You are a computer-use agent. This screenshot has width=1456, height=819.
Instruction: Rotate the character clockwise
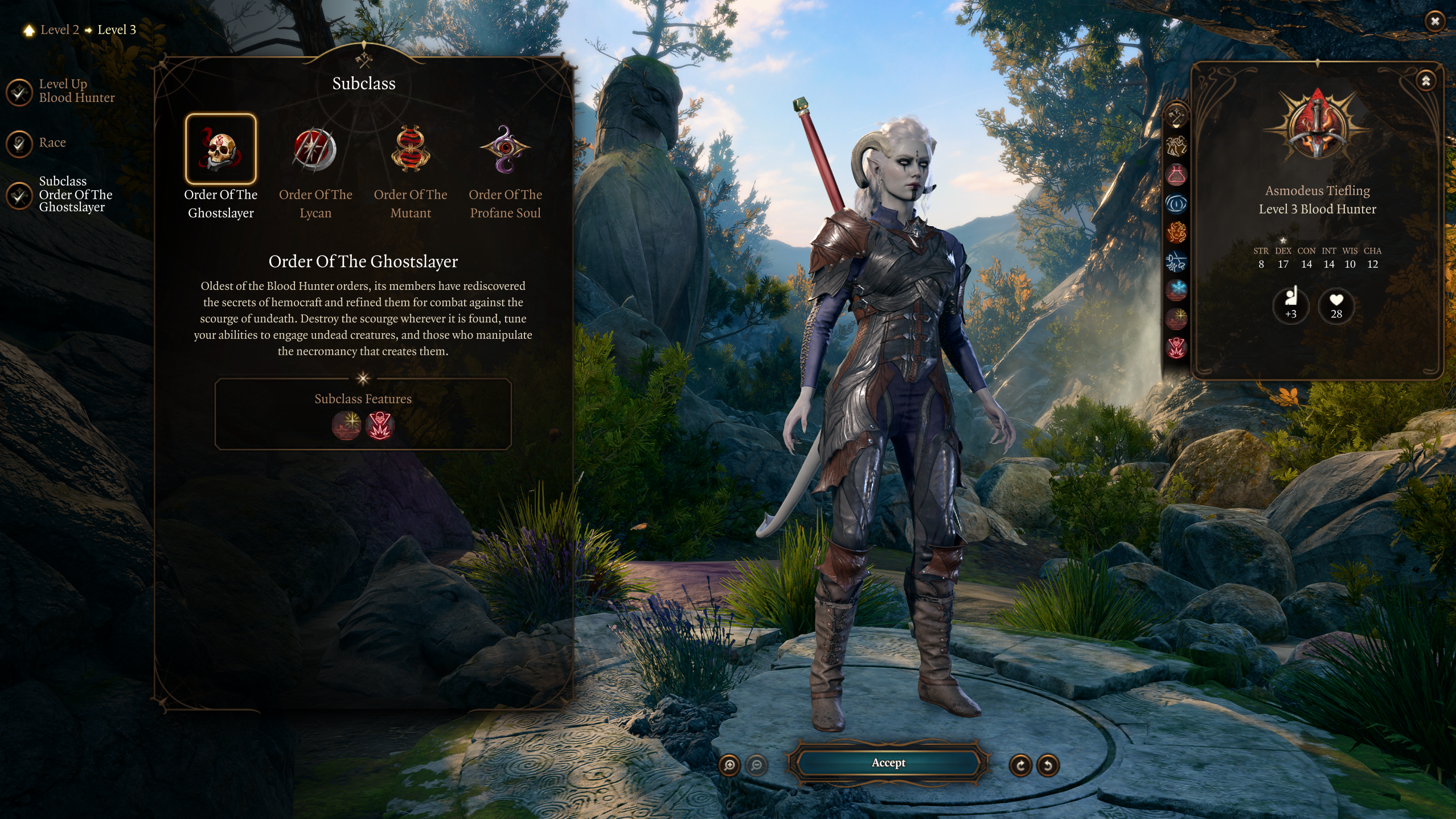coord(1020,765)
